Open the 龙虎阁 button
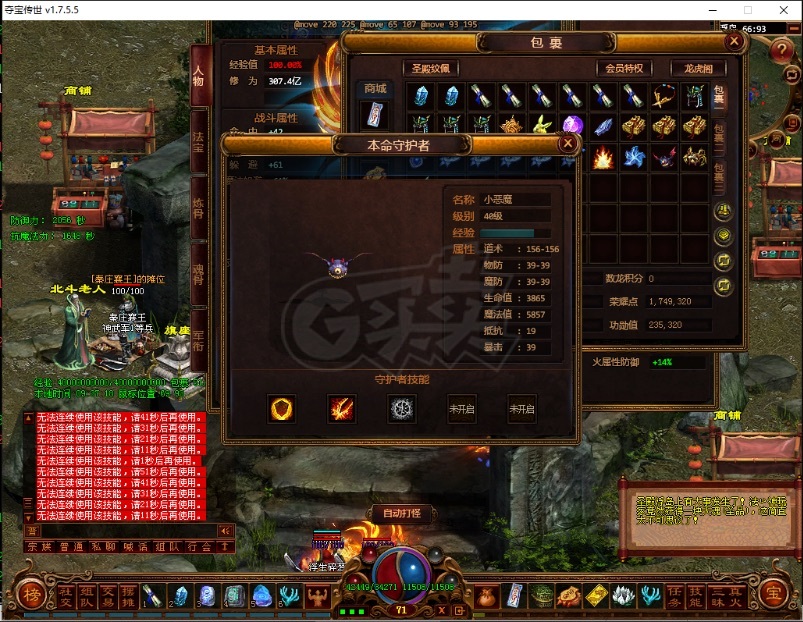This screenshot has width=803, height=622. (698, 68)
